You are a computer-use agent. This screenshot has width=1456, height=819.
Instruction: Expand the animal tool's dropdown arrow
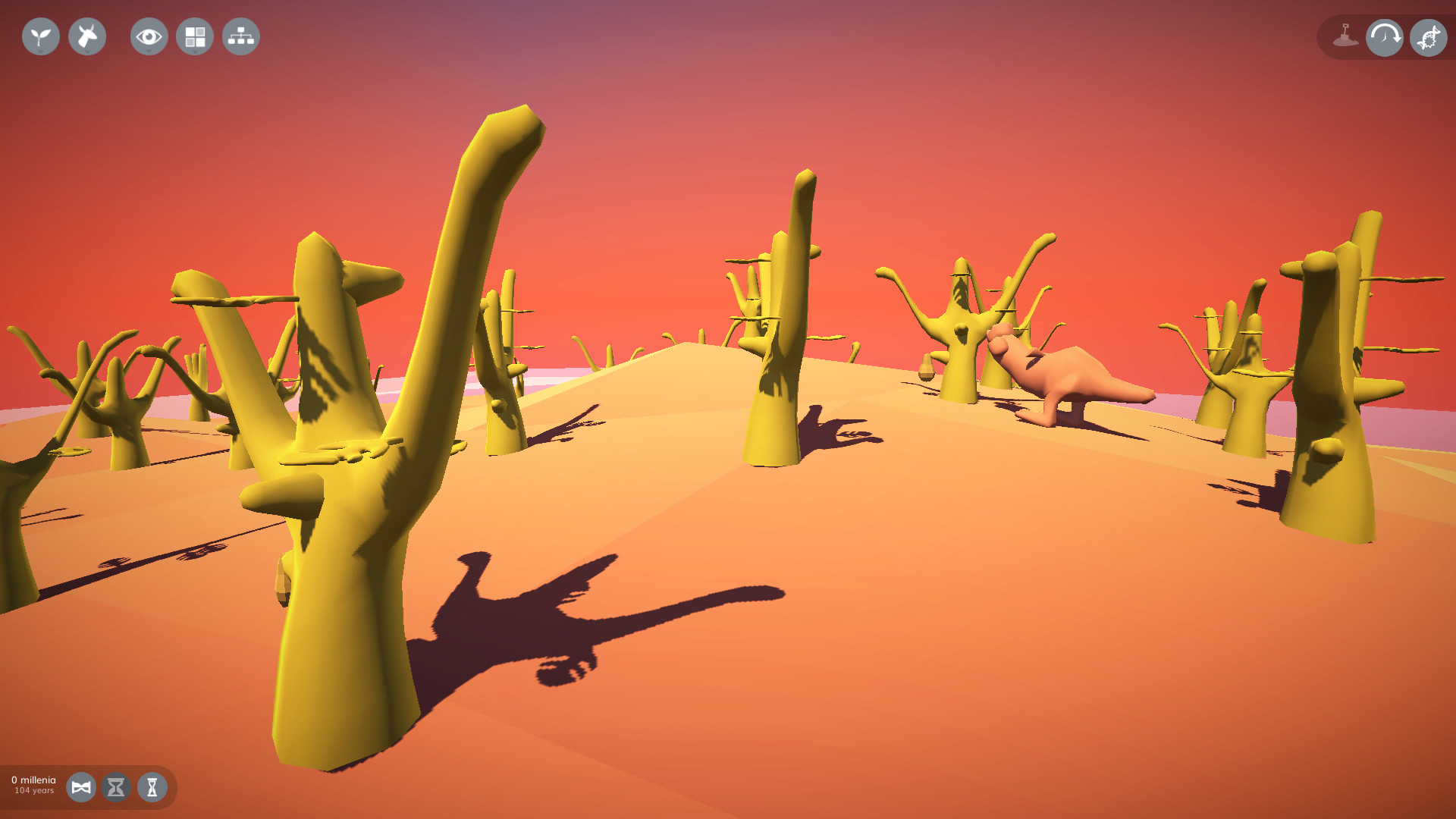pos(86,52)
